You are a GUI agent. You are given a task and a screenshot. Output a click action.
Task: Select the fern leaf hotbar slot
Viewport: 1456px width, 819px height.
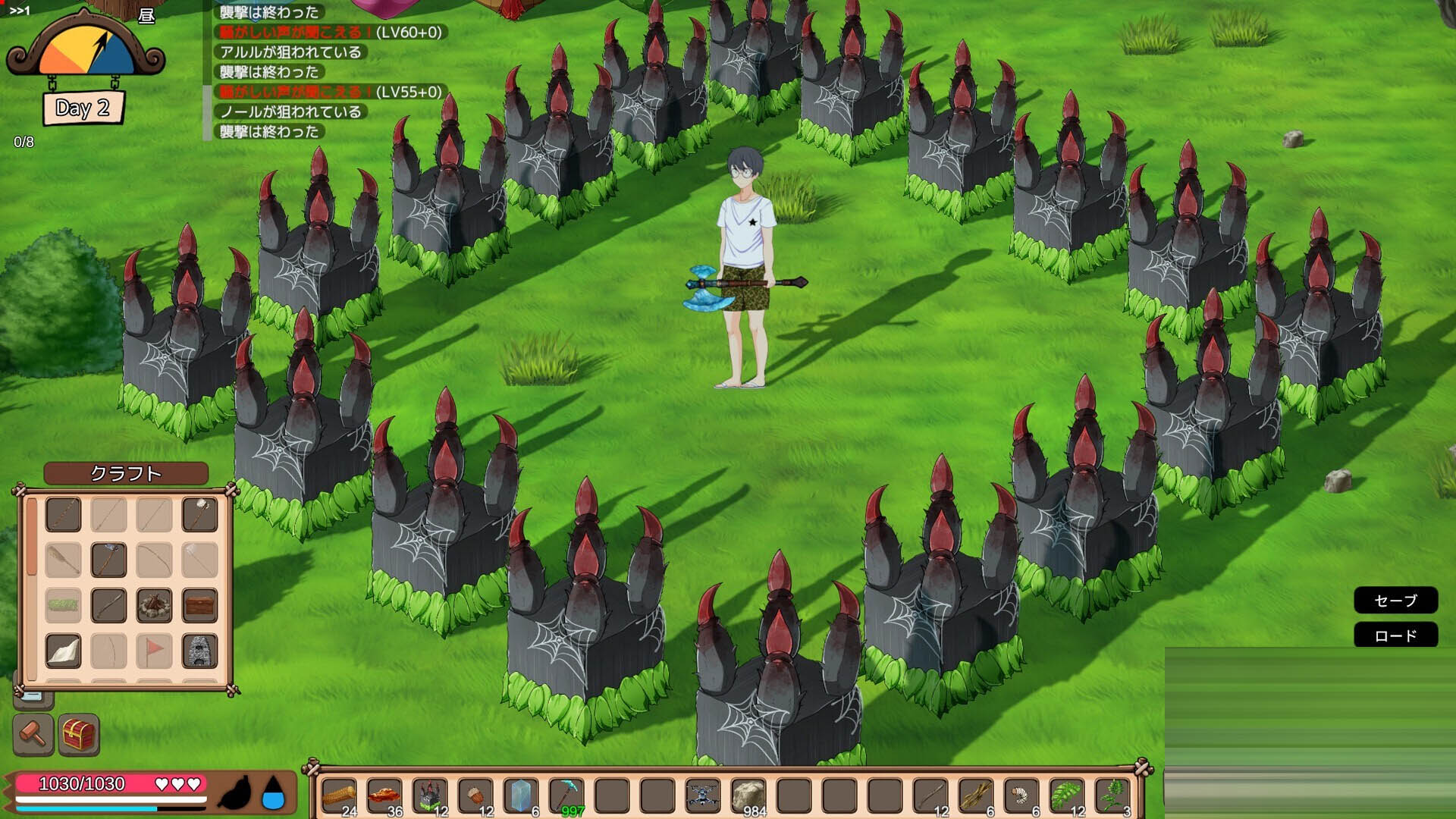[x=1067, y=796]
